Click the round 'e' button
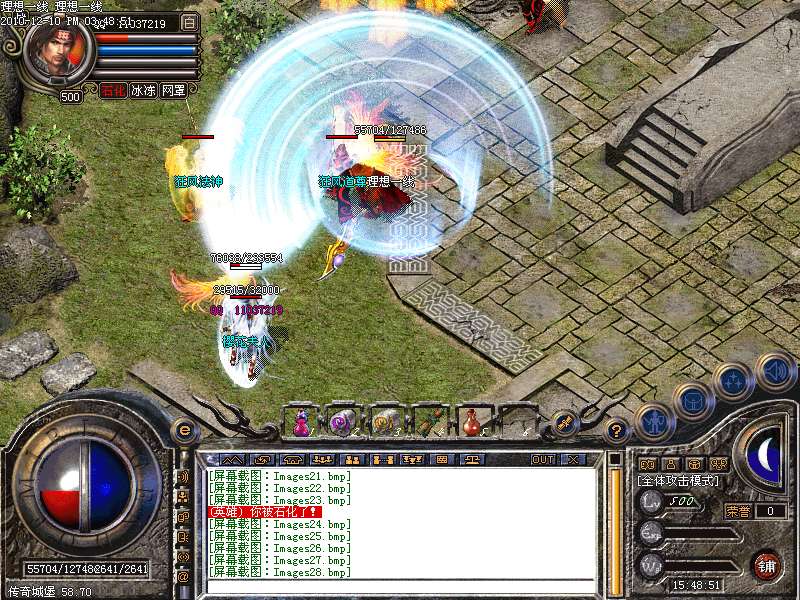Screen dimensions: 800x600 [184, 430]
